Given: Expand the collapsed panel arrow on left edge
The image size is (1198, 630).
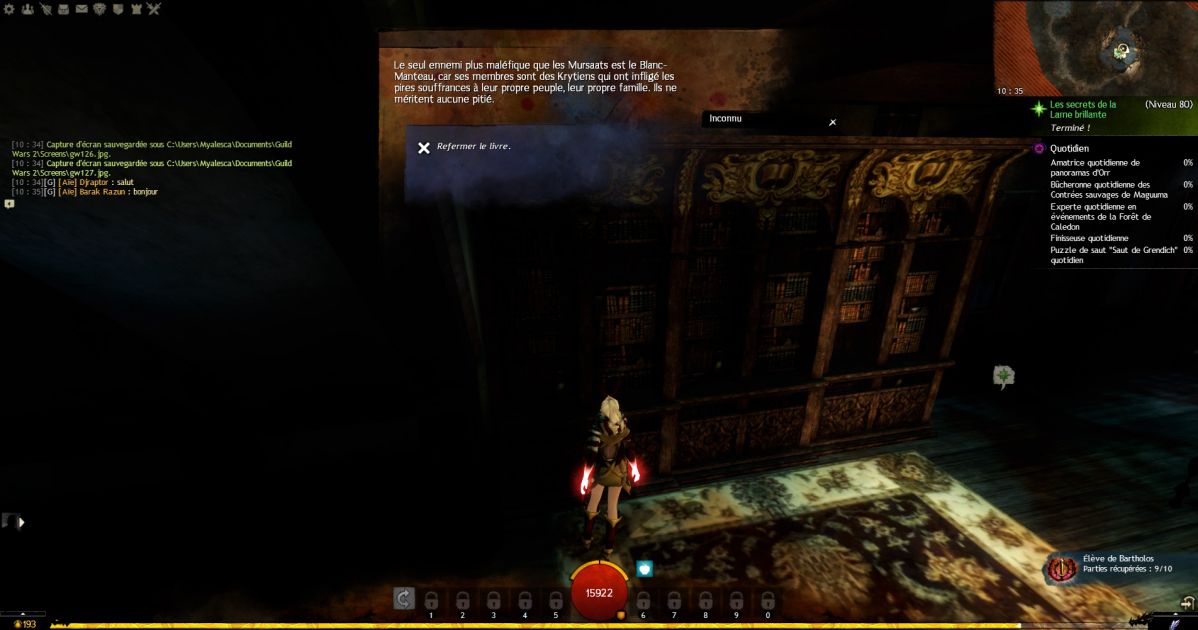Looking at the screenshot, I should click(20, 521).
